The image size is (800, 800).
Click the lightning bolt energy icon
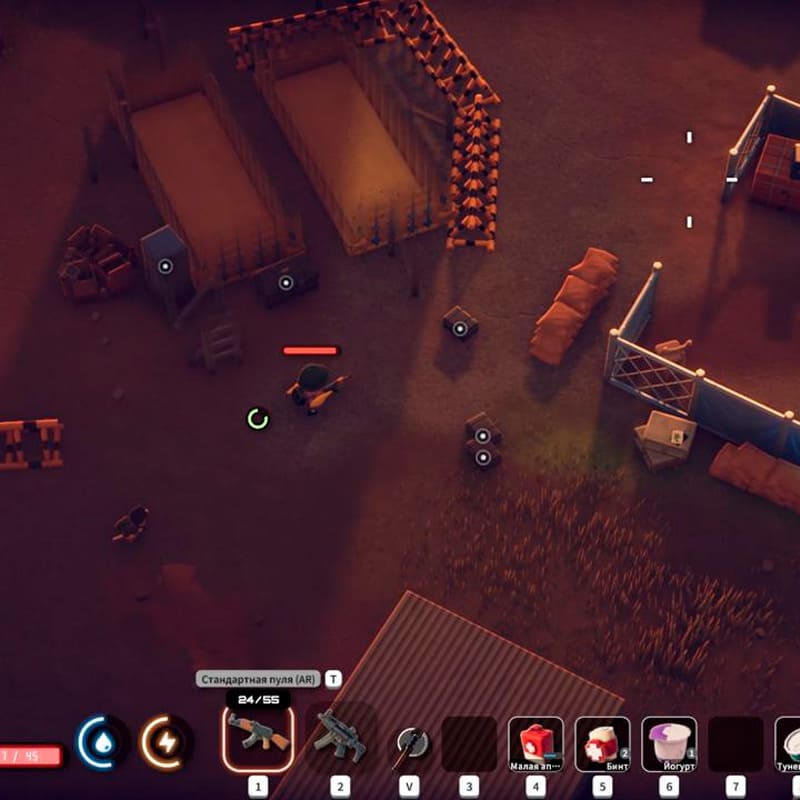(x=165, y=742)
